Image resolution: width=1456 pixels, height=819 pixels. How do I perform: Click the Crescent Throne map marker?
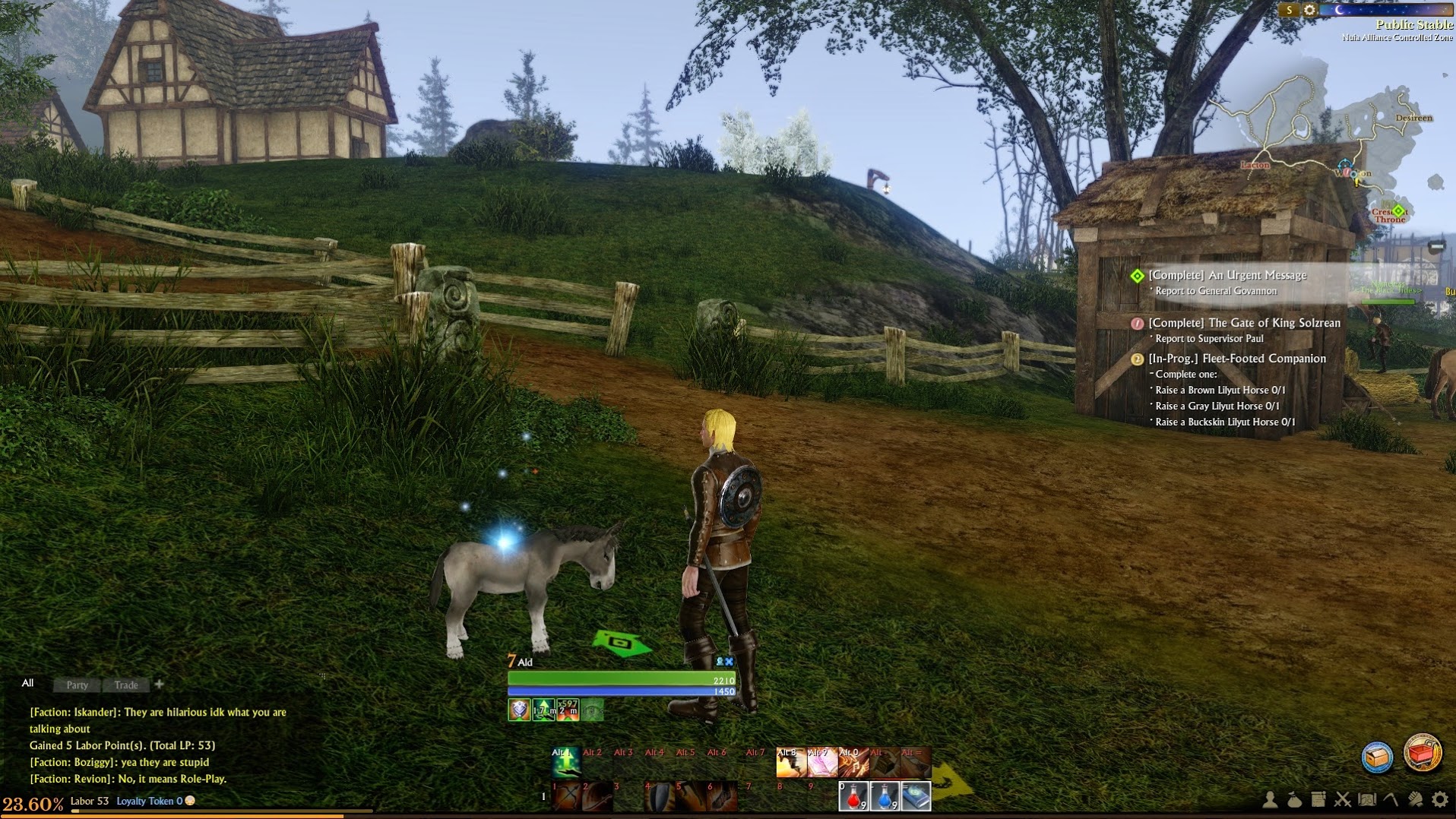point(1397,210)
